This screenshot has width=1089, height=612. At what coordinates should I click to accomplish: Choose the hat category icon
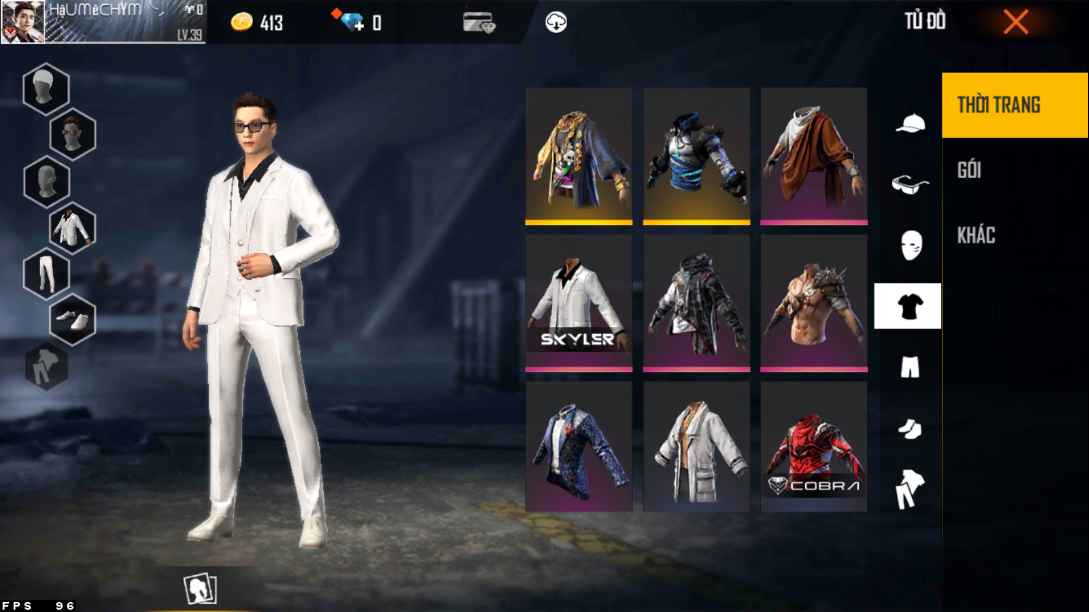[x=909, y=123]
